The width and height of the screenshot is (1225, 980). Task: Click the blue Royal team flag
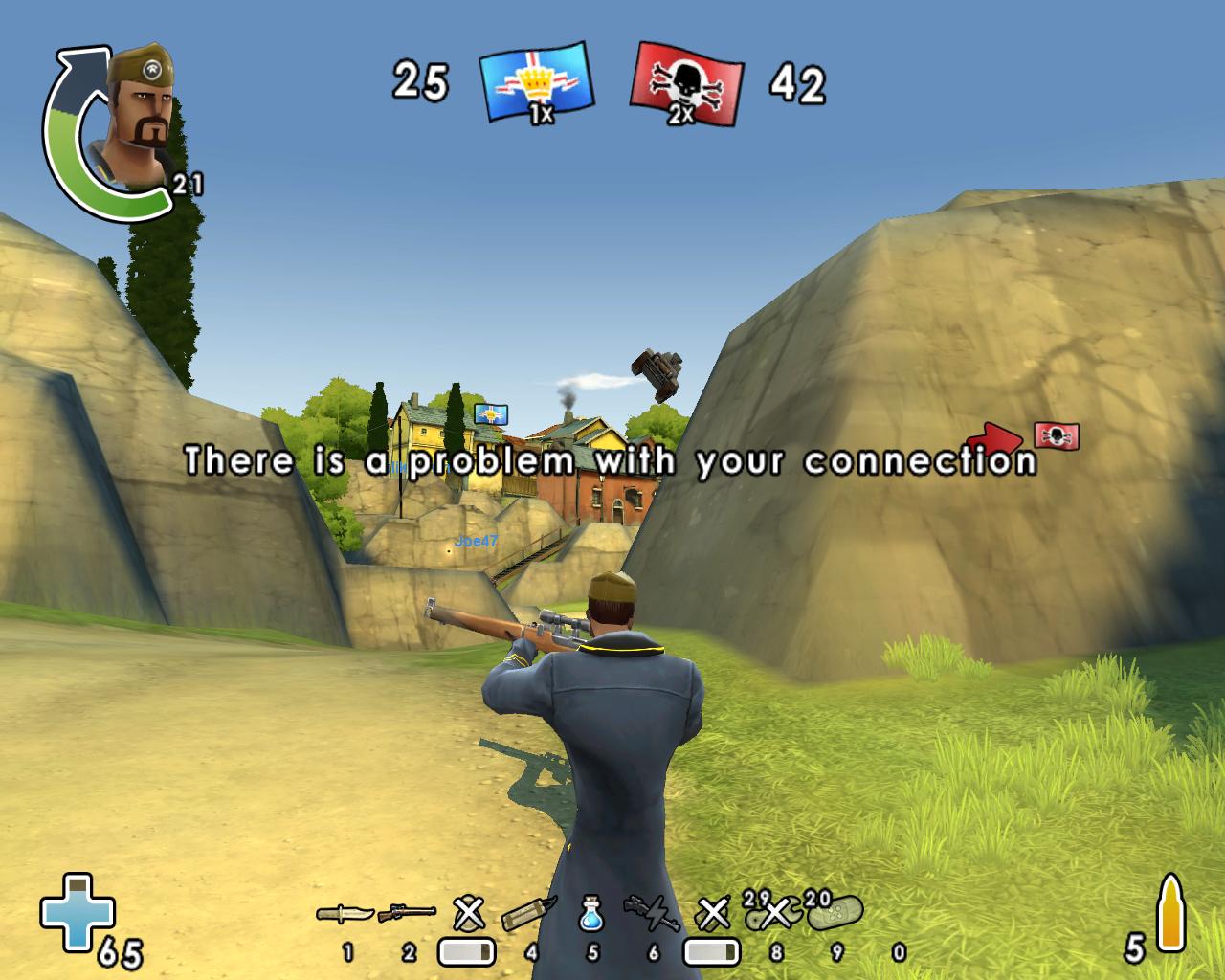[536, 82]
